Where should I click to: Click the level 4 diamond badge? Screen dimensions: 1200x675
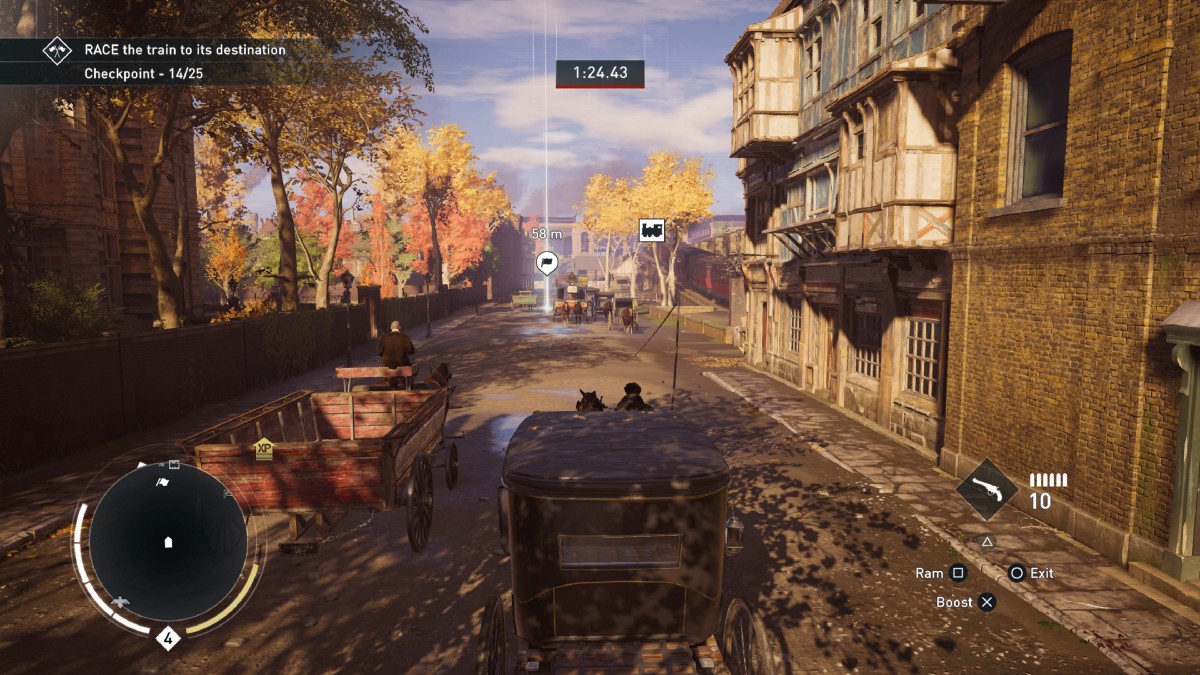[x=168, y=637]
